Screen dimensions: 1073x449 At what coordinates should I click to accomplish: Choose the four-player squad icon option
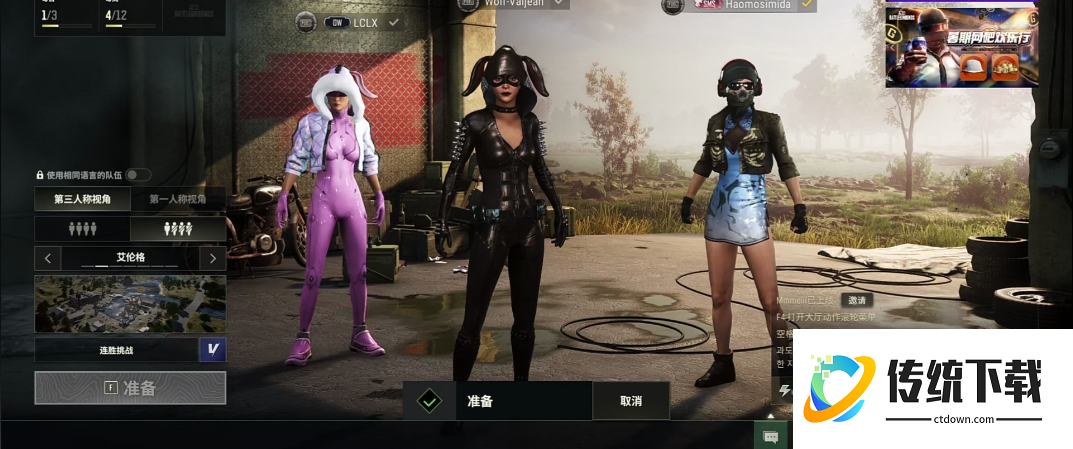[82, 229]
